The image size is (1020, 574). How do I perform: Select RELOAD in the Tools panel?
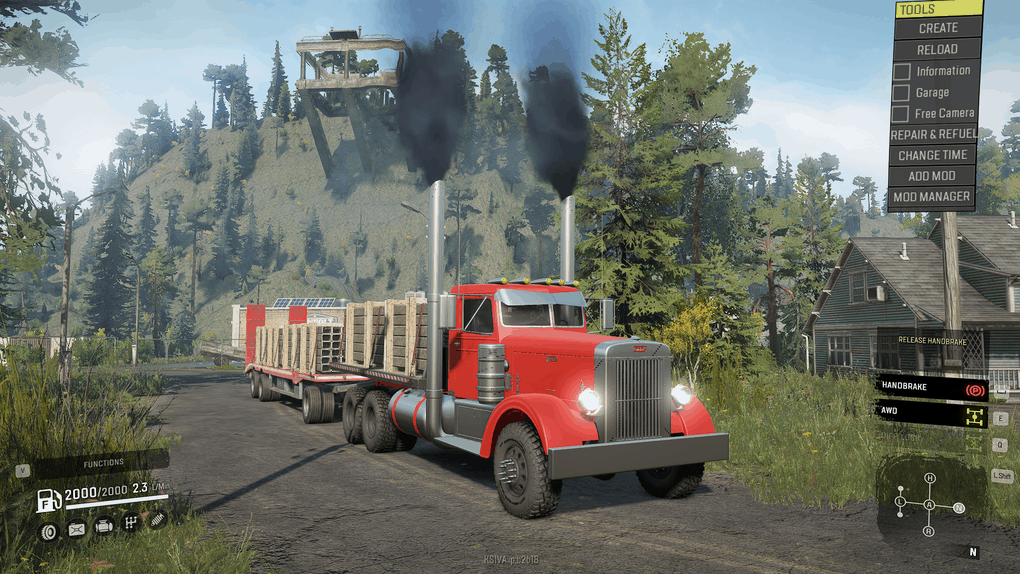937,49
